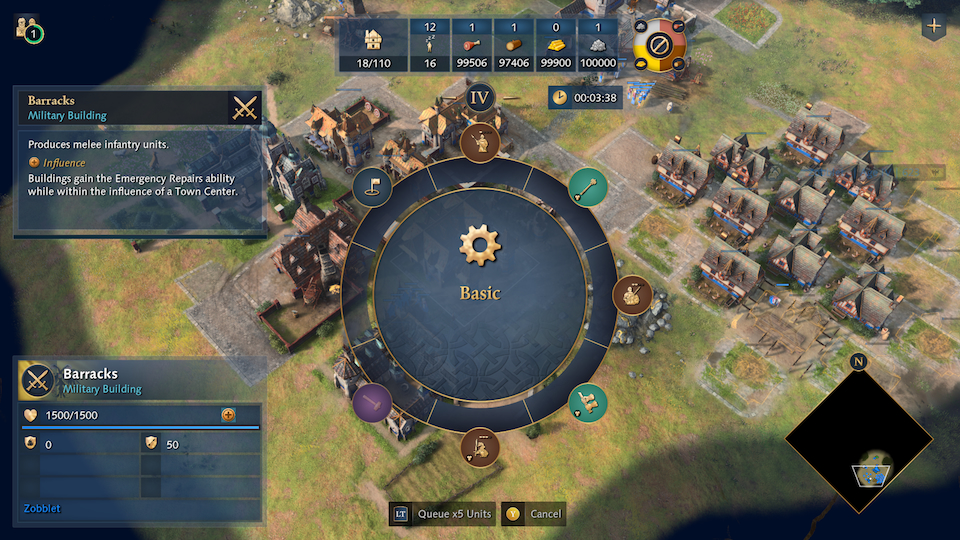The width and height of the screenshot is (960, 540).
Task: Open the villager priority color wheel
Action: click(x=660, y=45)
